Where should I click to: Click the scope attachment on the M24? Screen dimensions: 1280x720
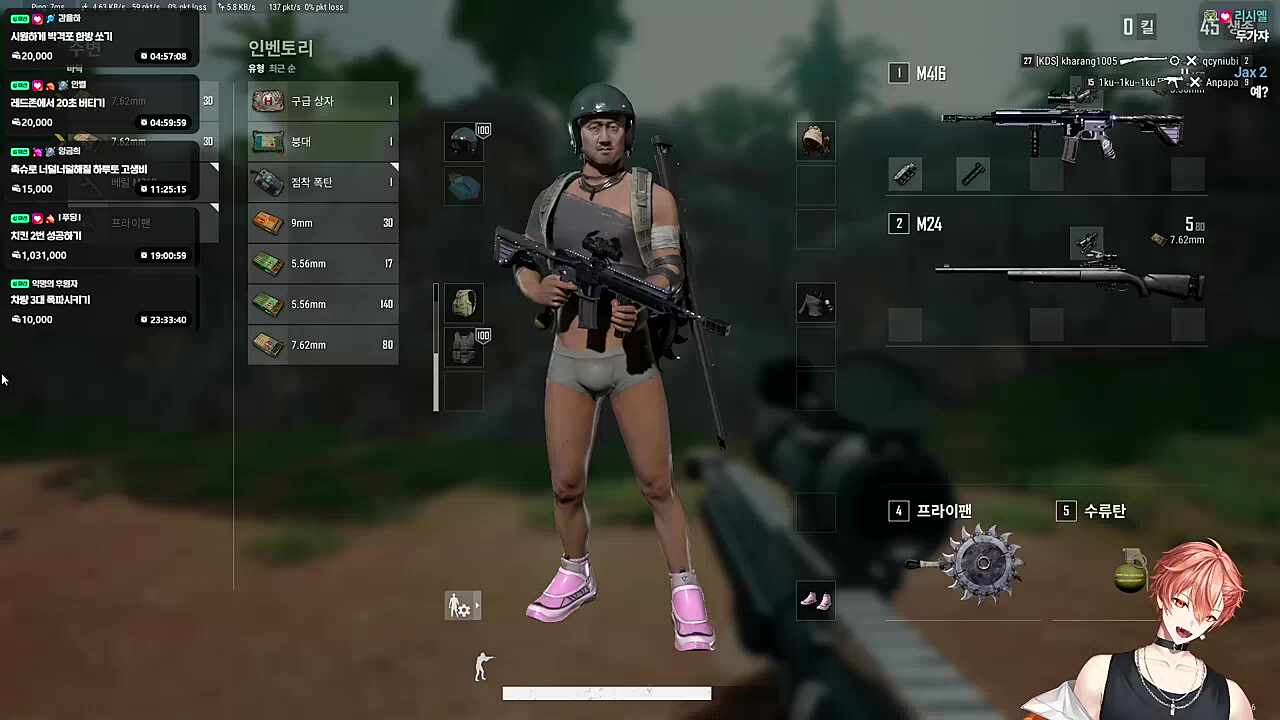(x=1087, y=242)
